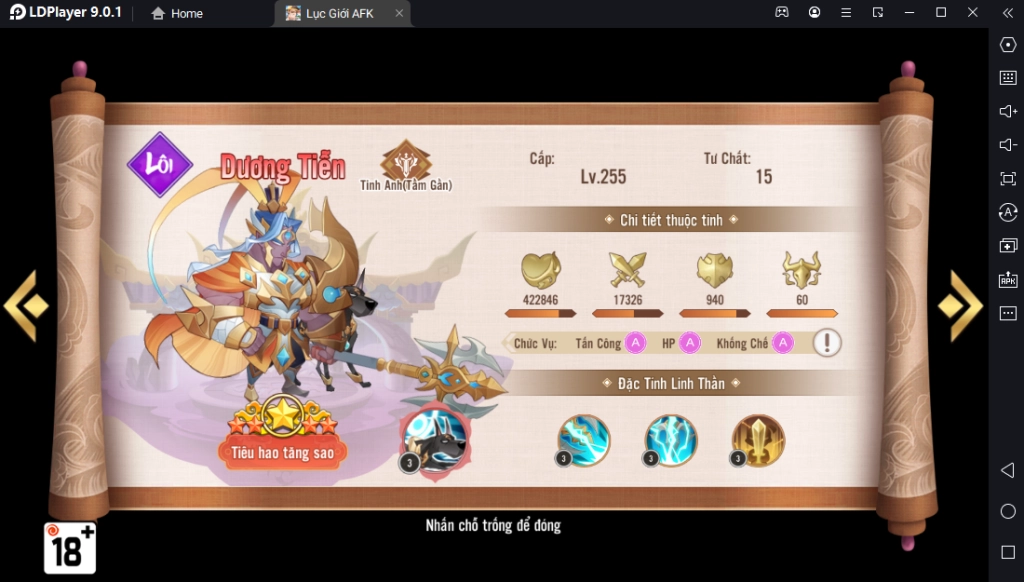View the lightning bolt skill icon
The image size is (1024, 582).
[x=671, y=440]
